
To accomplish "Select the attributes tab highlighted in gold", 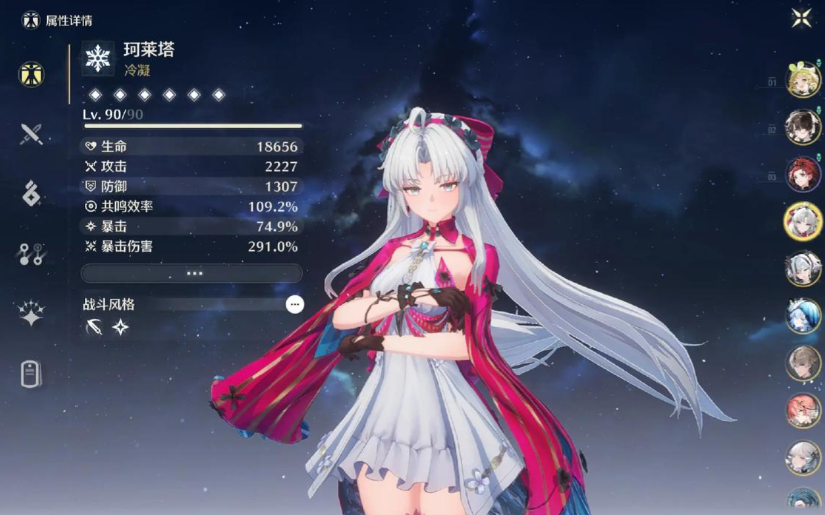I will pyautogui.click(x=31, y=74).
